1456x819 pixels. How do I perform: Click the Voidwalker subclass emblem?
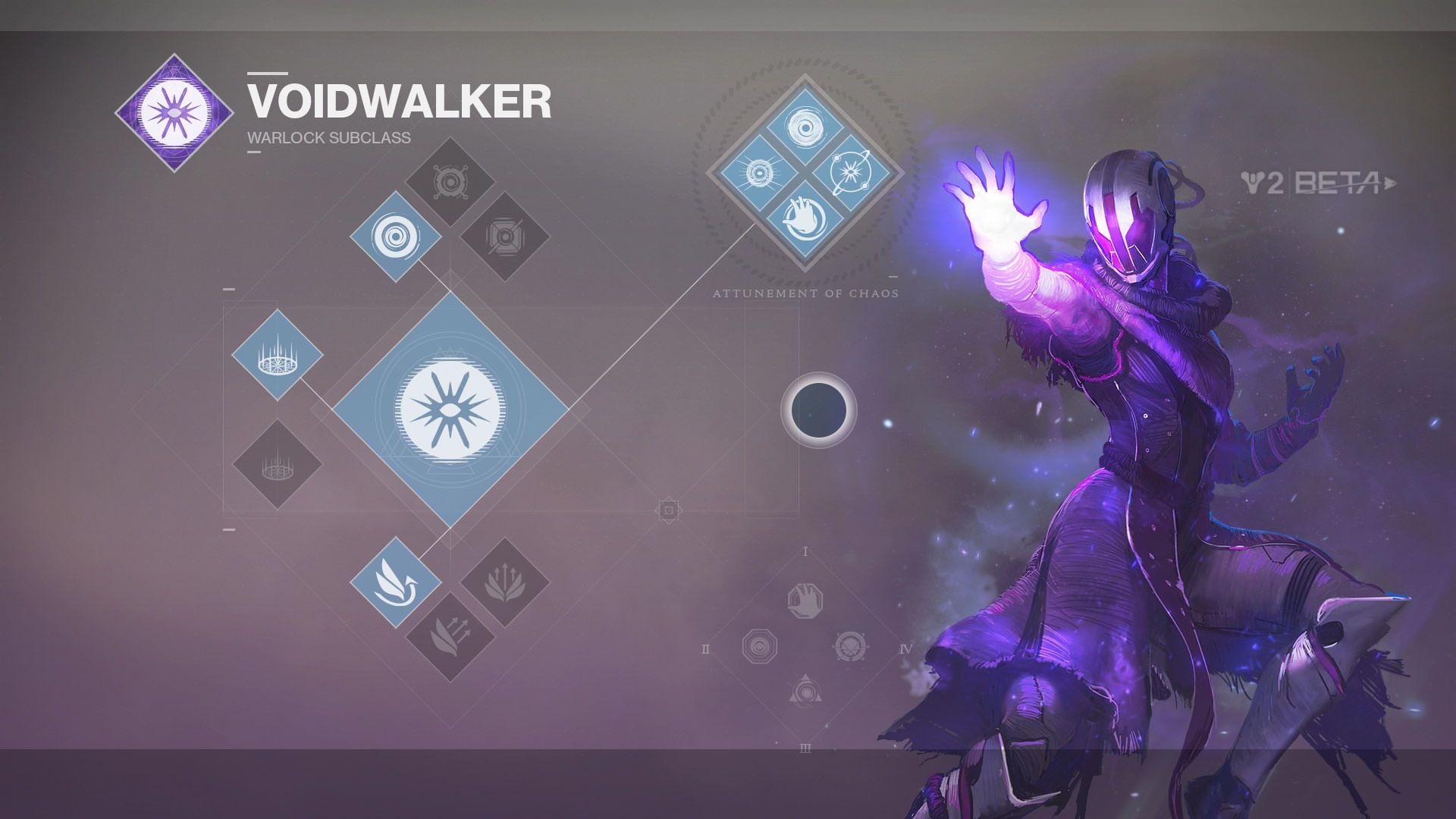[x=175, y=113]
